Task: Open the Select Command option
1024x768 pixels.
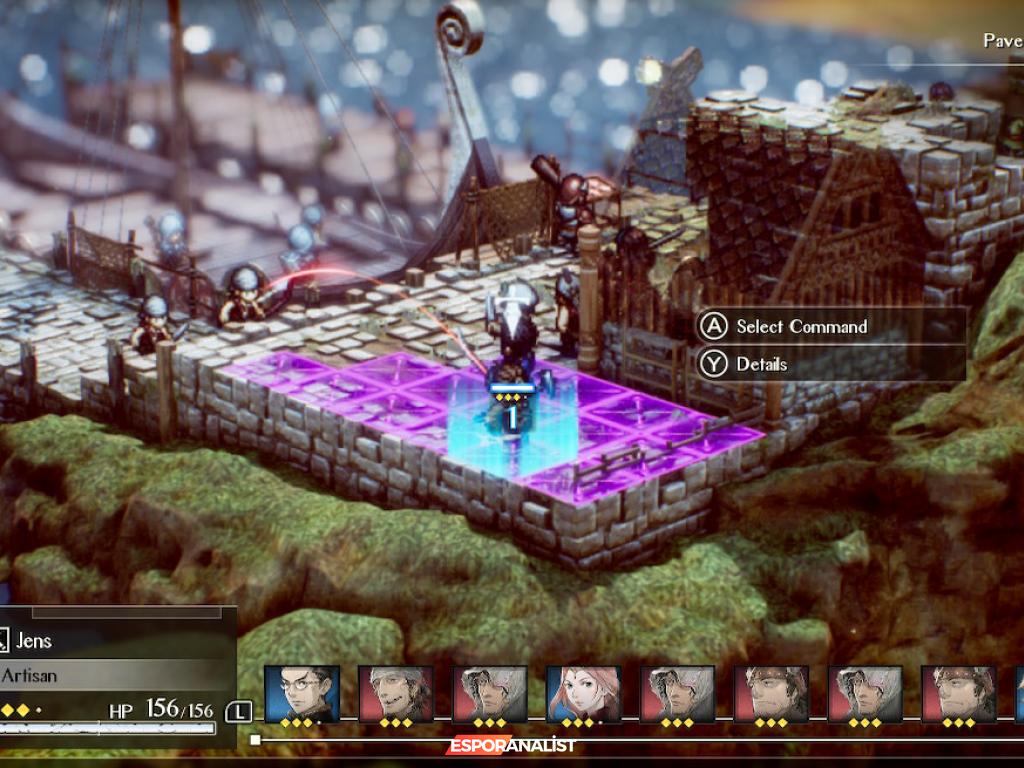Action: point(800,327)
